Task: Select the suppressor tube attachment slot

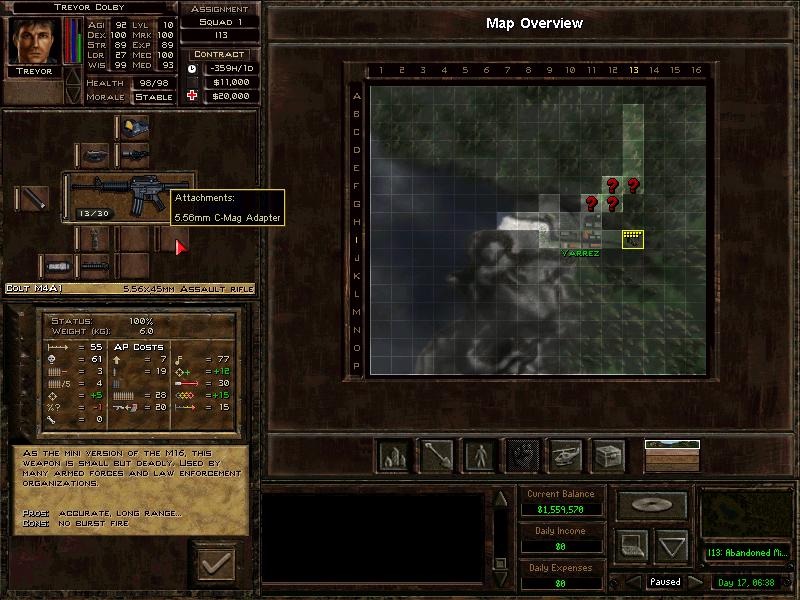Action: click(32, 198)
